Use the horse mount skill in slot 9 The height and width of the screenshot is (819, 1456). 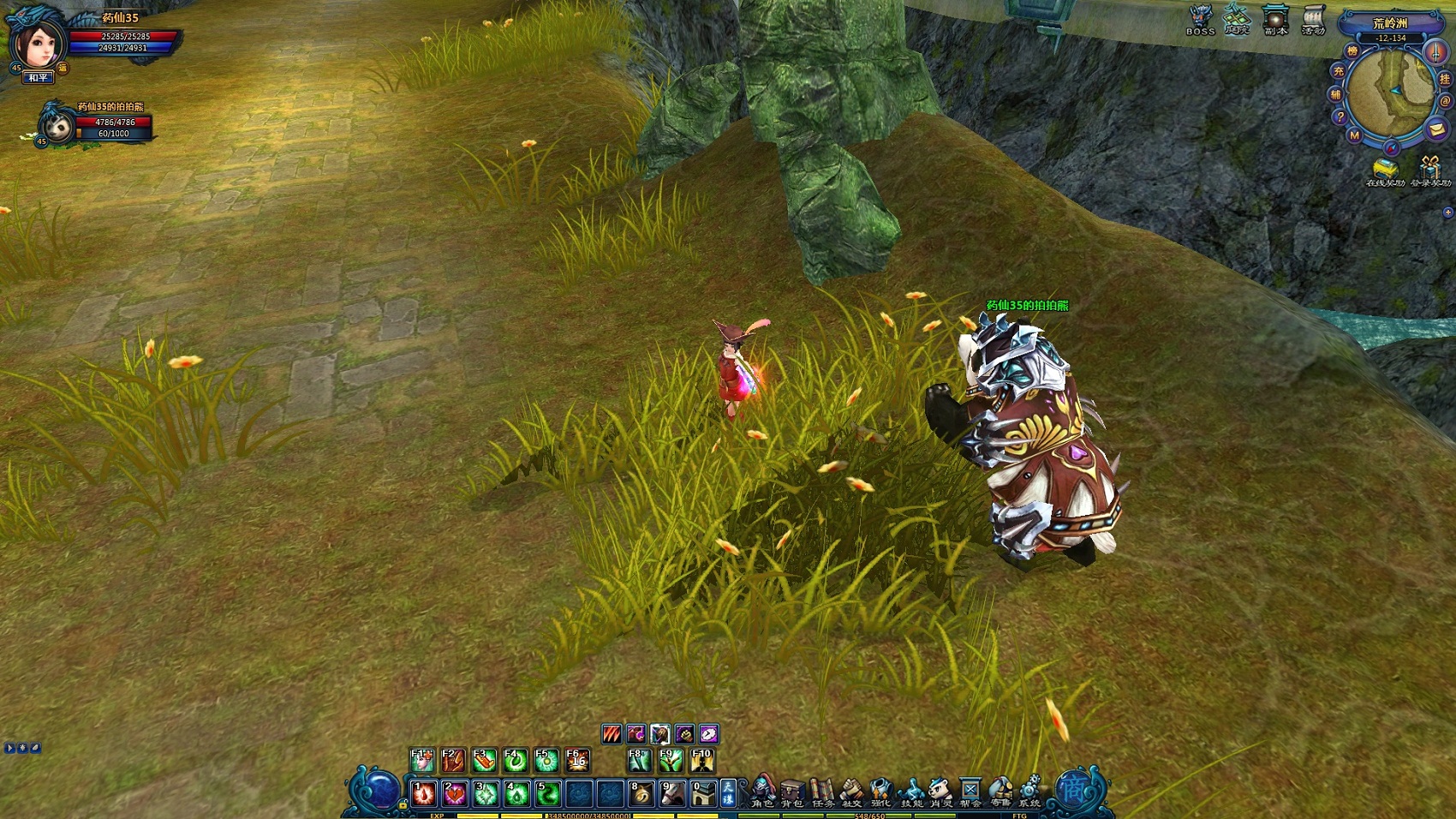point(672,793)
